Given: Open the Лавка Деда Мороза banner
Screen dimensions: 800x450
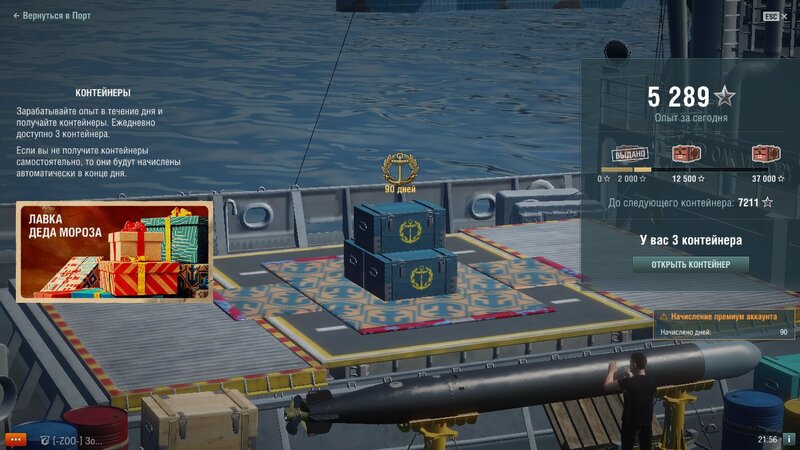Looking at the screenshot, I should (113, 251).
